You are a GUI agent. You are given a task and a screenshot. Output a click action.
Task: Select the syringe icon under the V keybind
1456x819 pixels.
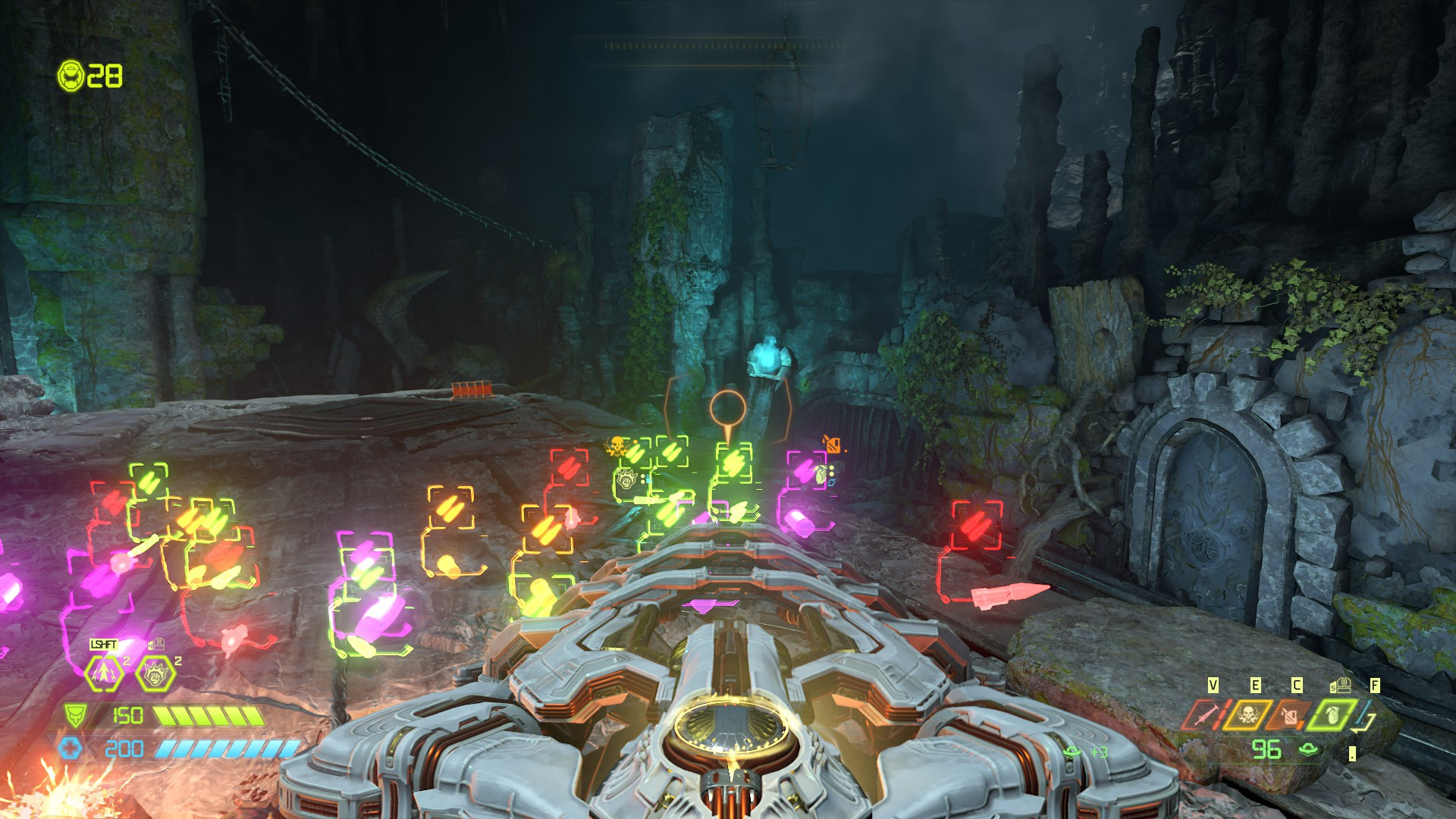(x=1209, y=715)
